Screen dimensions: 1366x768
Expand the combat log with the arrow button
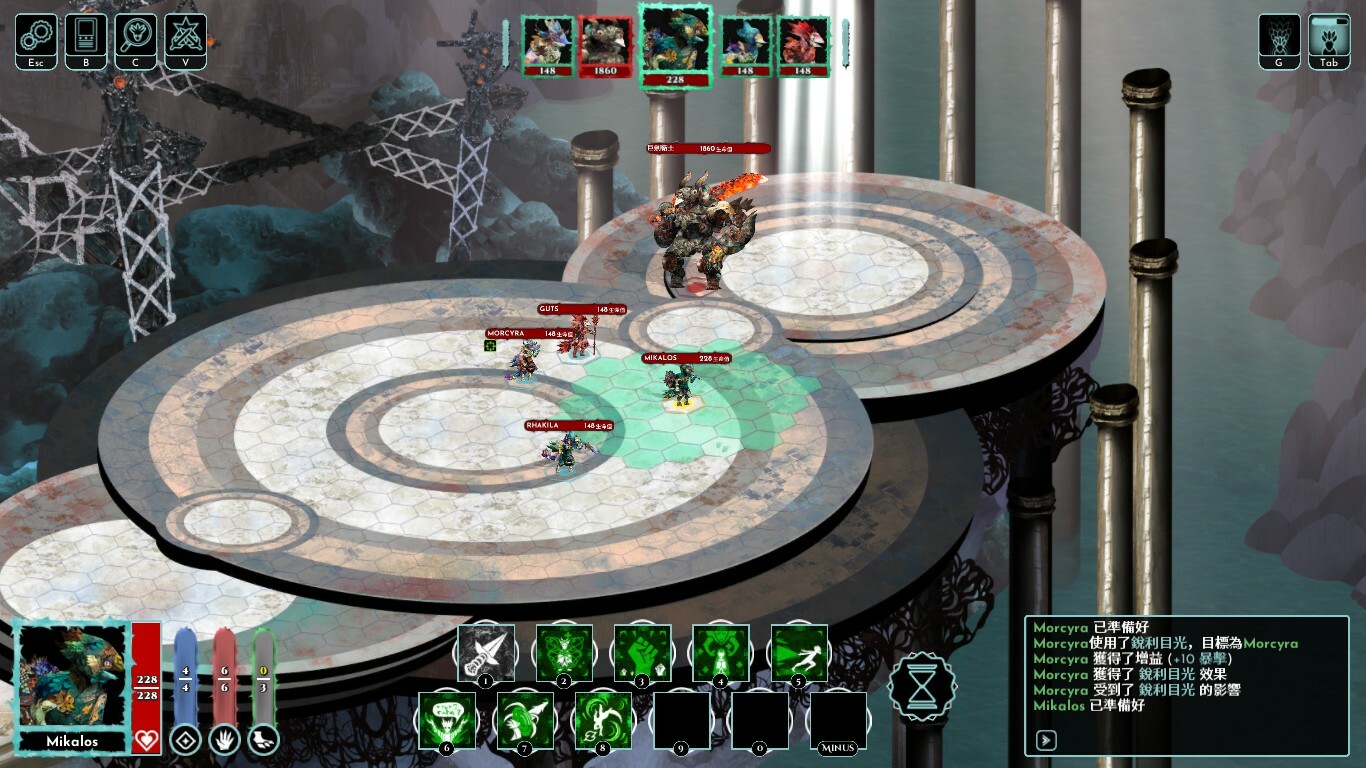pos(1046,740)
